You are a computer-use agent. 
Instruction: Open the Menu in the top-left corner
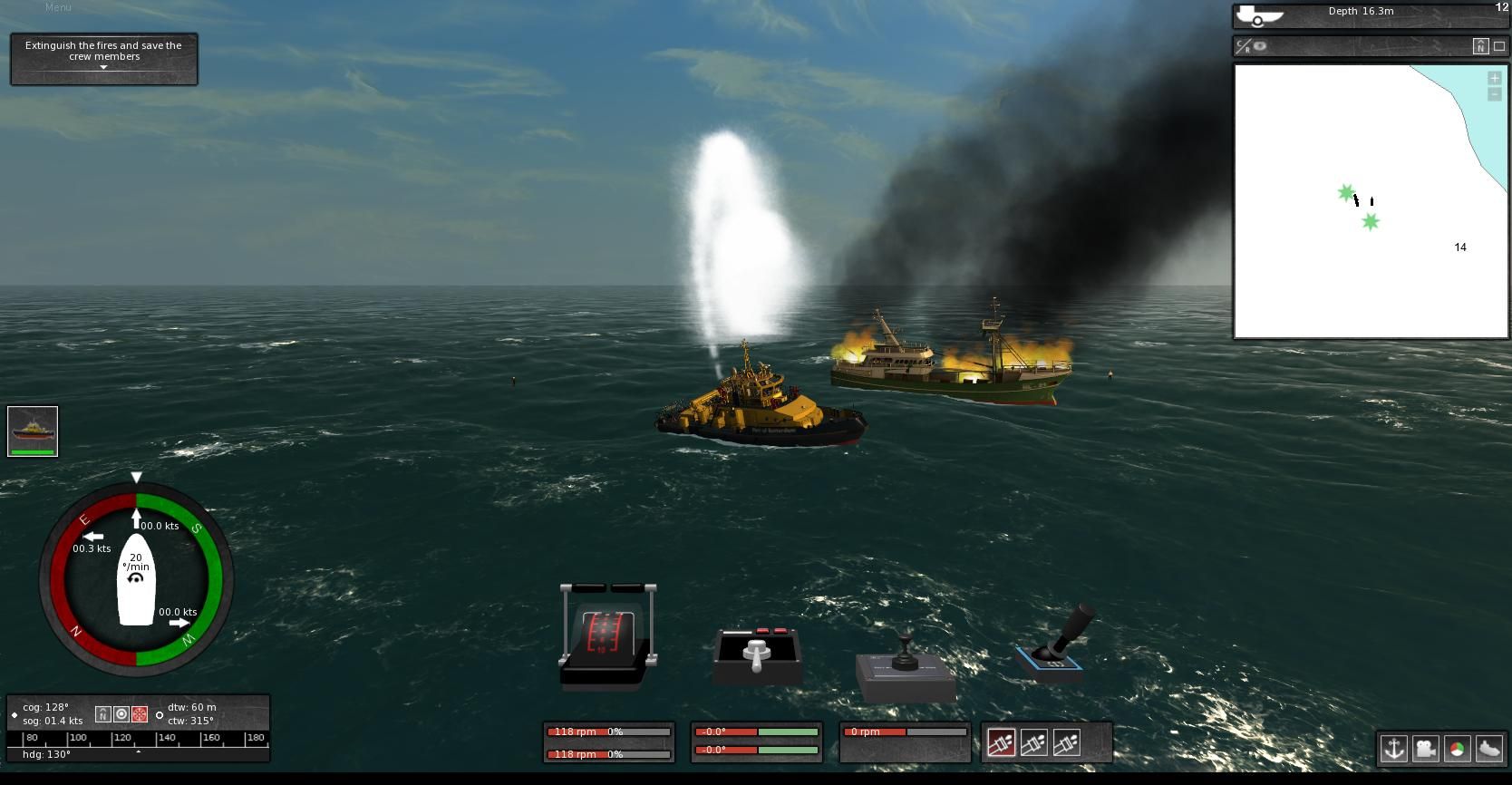click(59, 7)
